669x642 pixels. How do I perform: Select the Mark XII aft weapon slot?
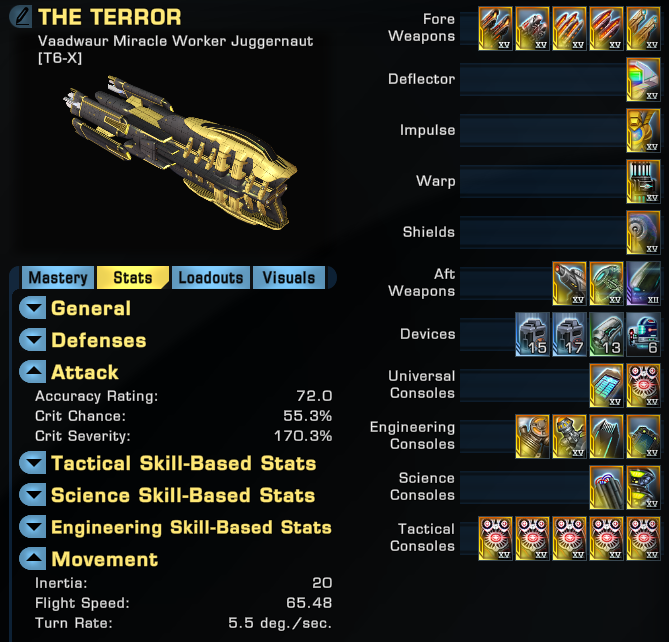click(x=643, y=283)
